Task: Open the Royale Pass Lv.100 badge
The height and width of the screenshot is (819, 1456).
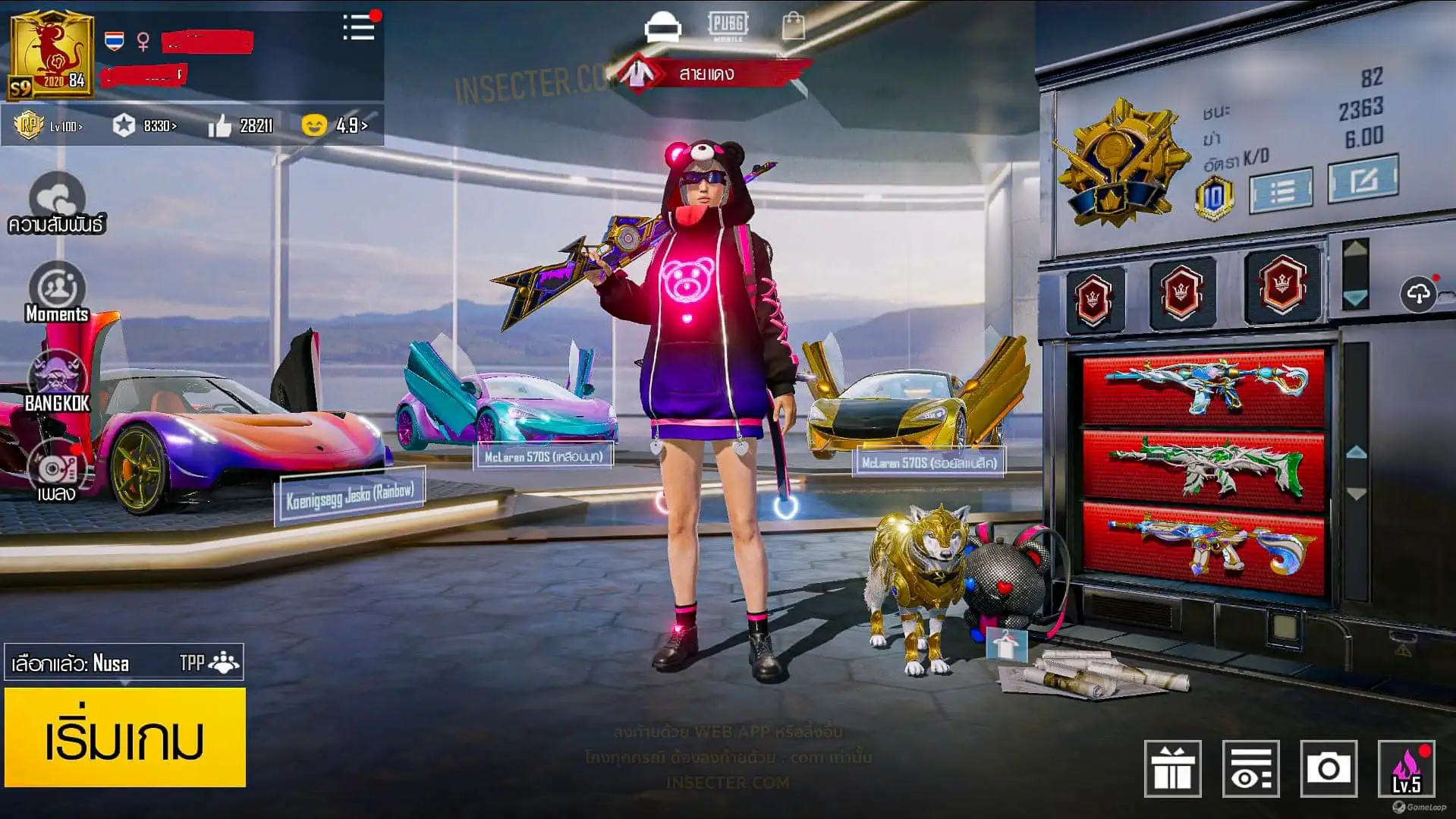Action: 49,125
